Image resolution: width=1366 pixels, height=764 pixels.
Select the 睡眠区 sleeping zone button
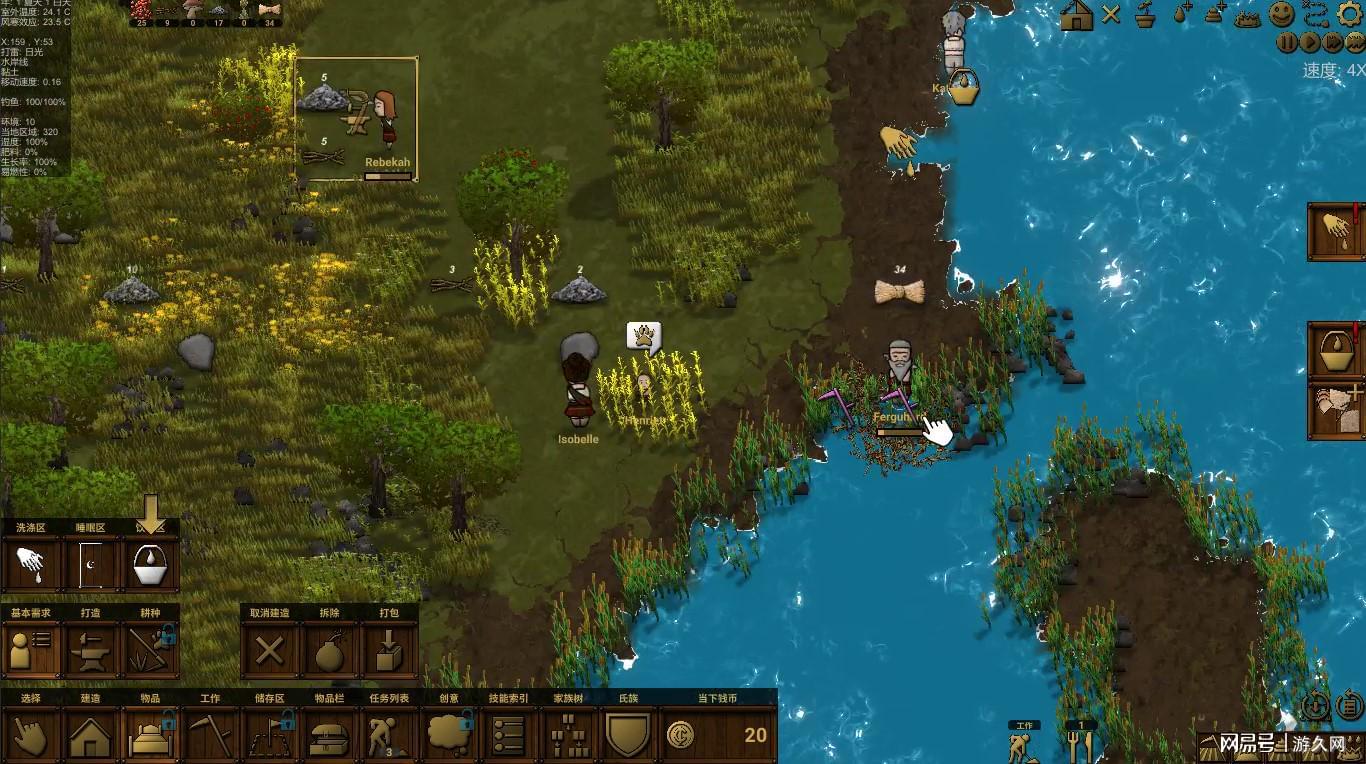(91, 566)
